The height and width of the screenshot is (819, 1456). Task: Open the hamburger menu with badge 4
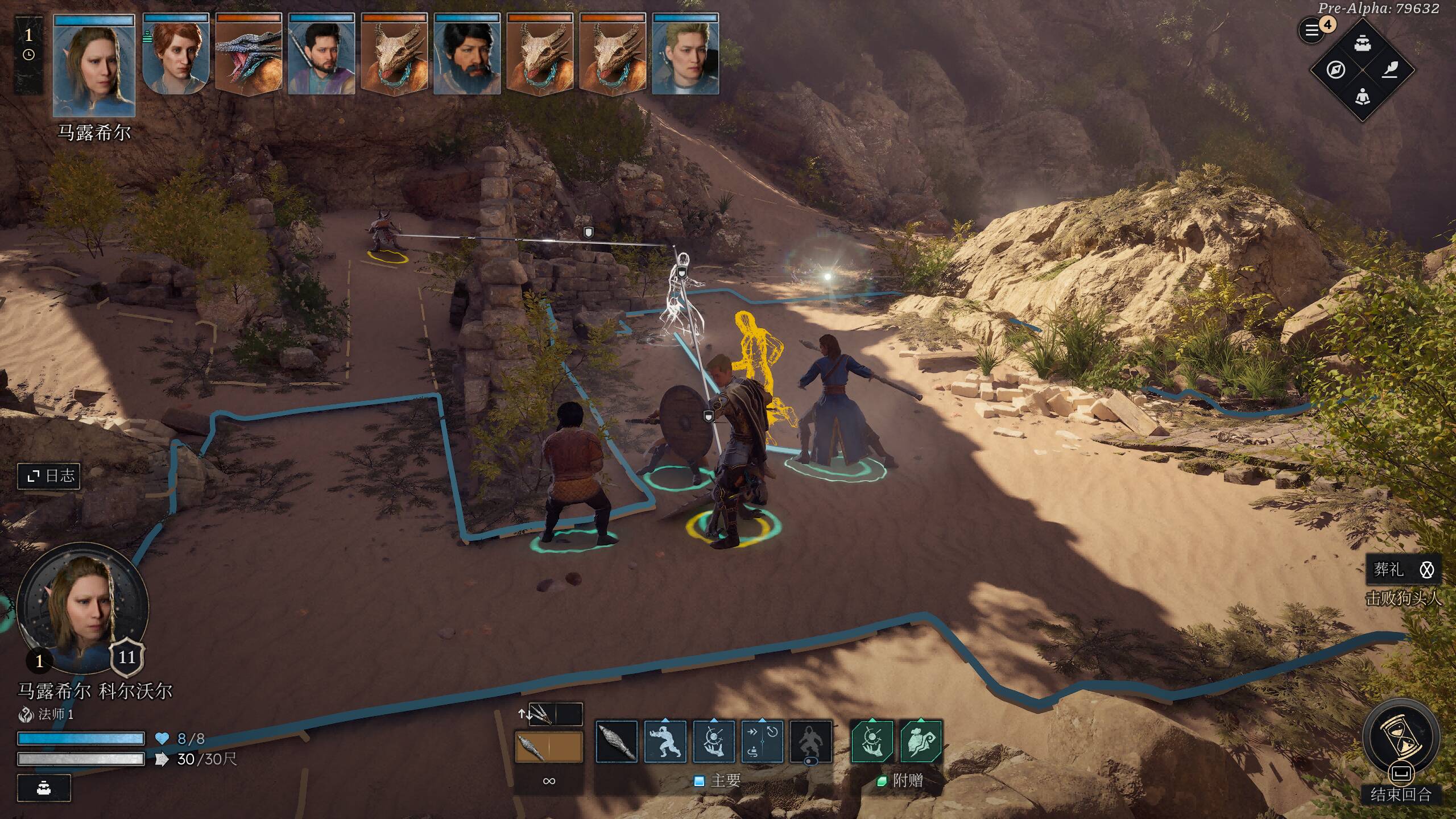(x=1312, y=30)
